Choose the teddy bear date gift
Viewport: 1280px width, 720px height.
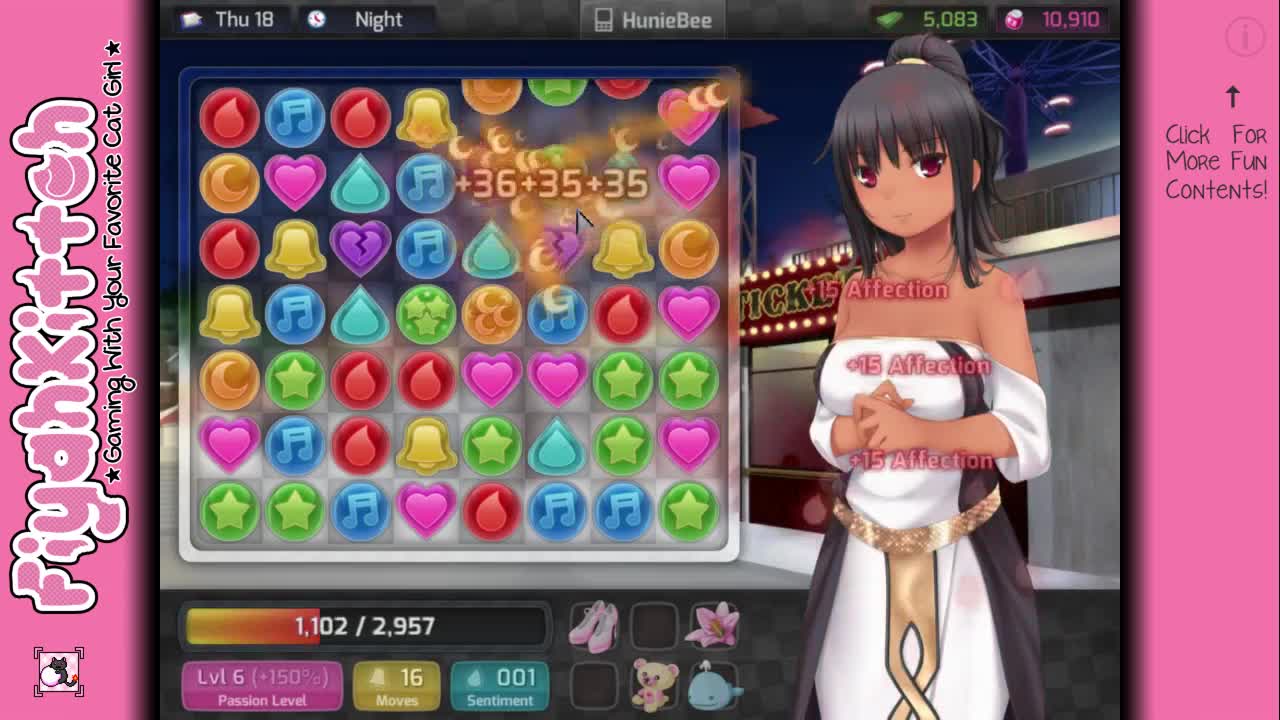(654, 685)
